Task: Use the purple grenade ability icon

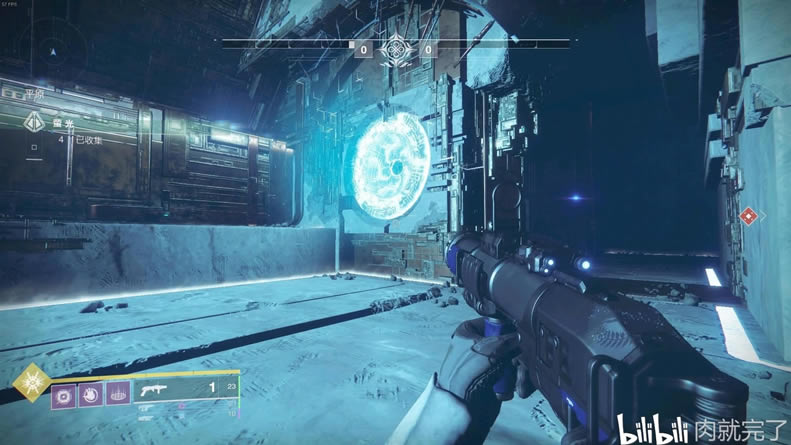Action: (x=64, y=395)
